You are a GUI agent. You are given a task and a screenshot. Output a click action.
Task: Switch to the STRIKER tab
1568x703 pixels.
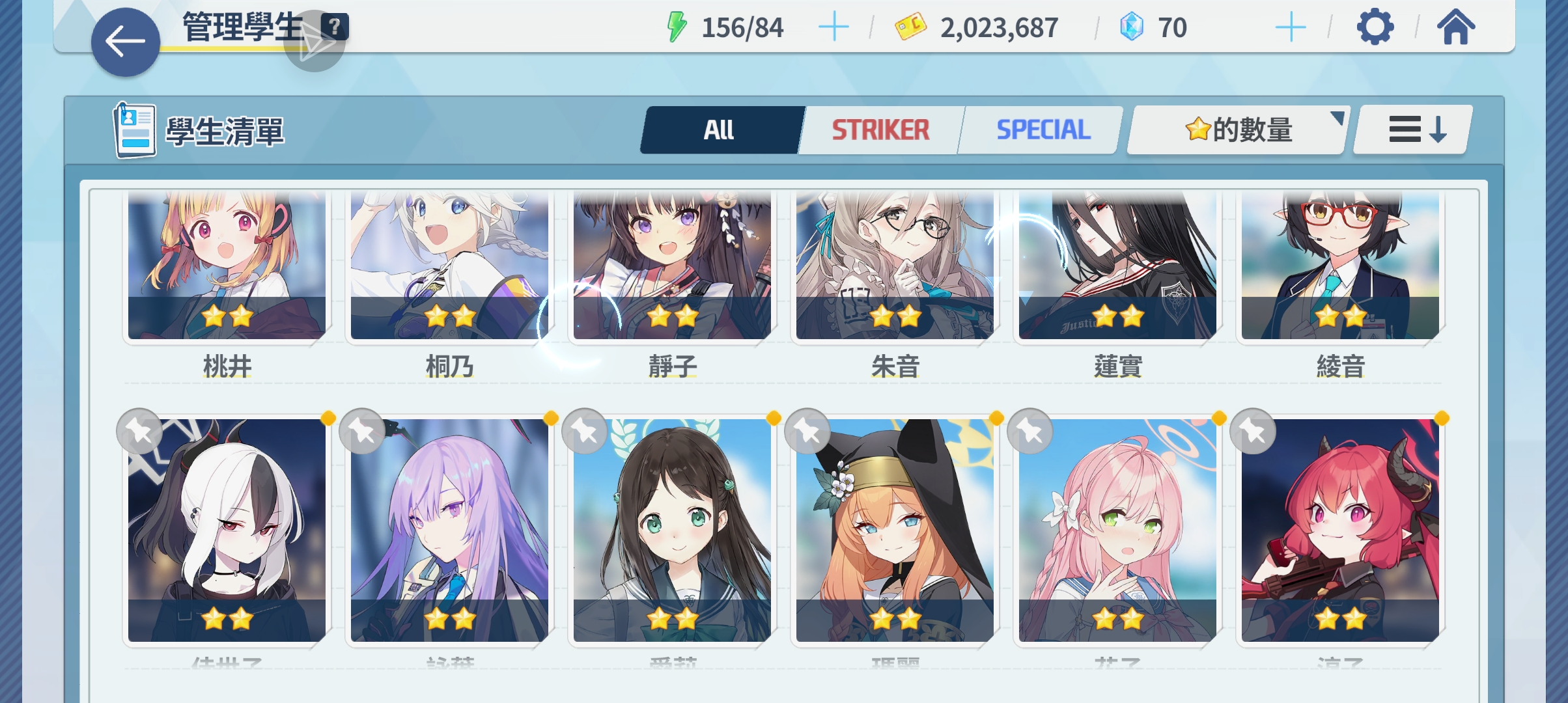tap(880, 130)
